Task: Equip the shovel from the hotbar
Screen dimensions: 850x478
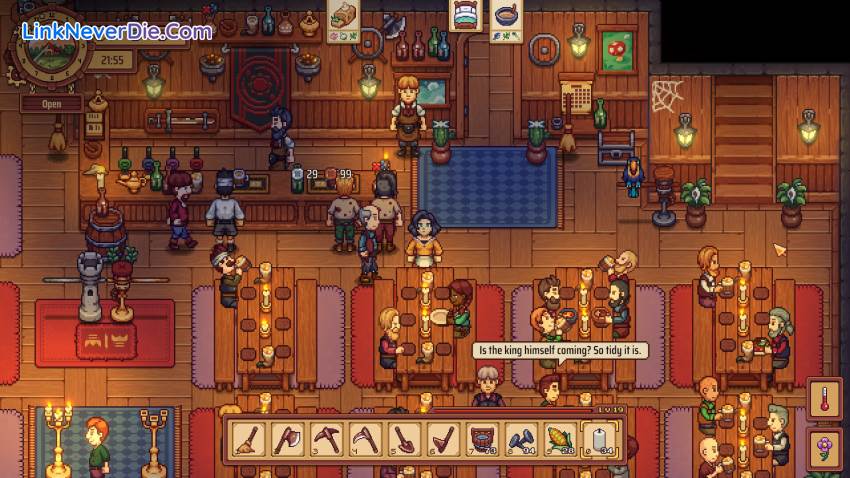Action: pos(406,437)
